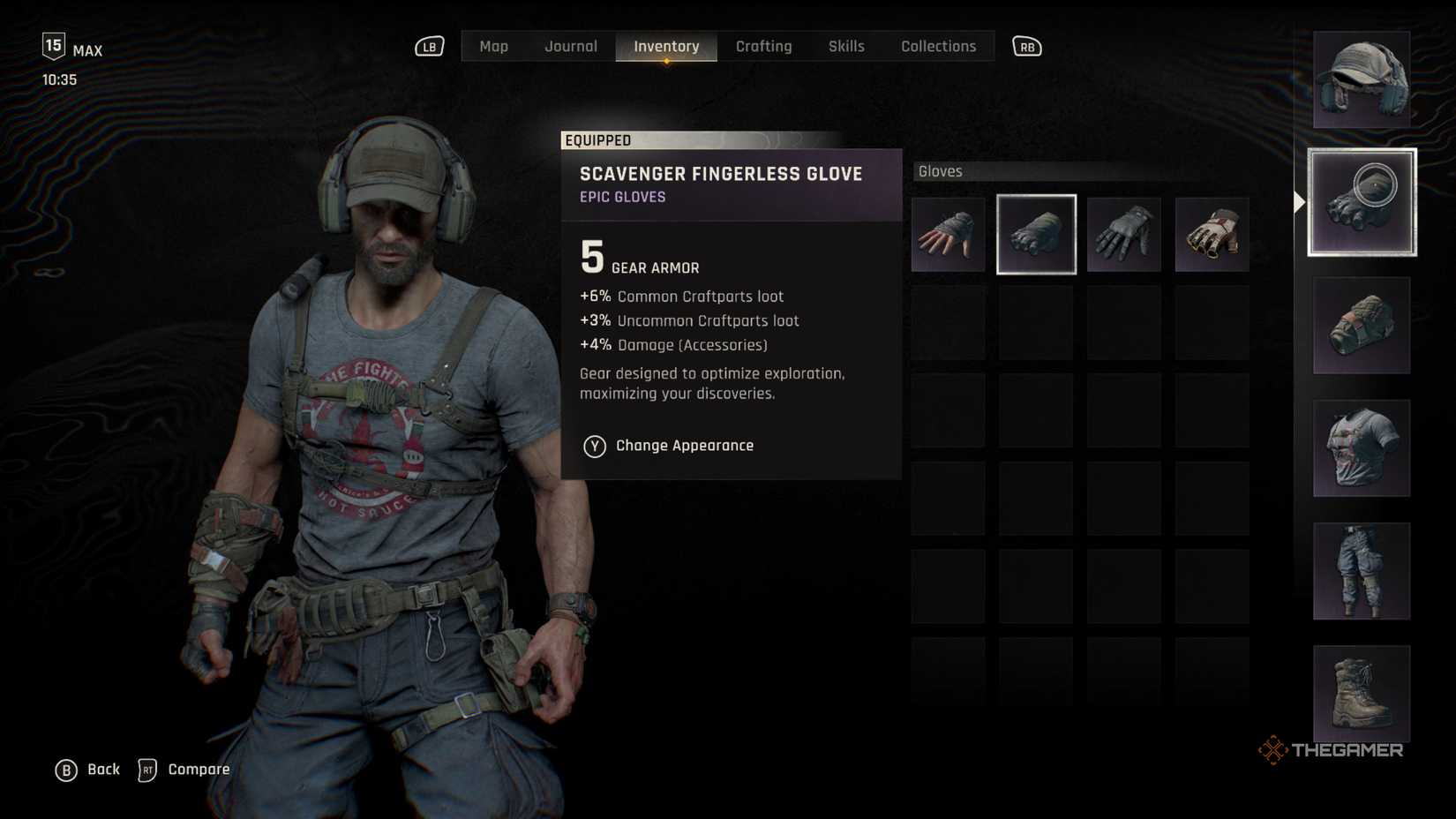
Task: Select the red fingerless gloves item
Action: coord(948,235)
